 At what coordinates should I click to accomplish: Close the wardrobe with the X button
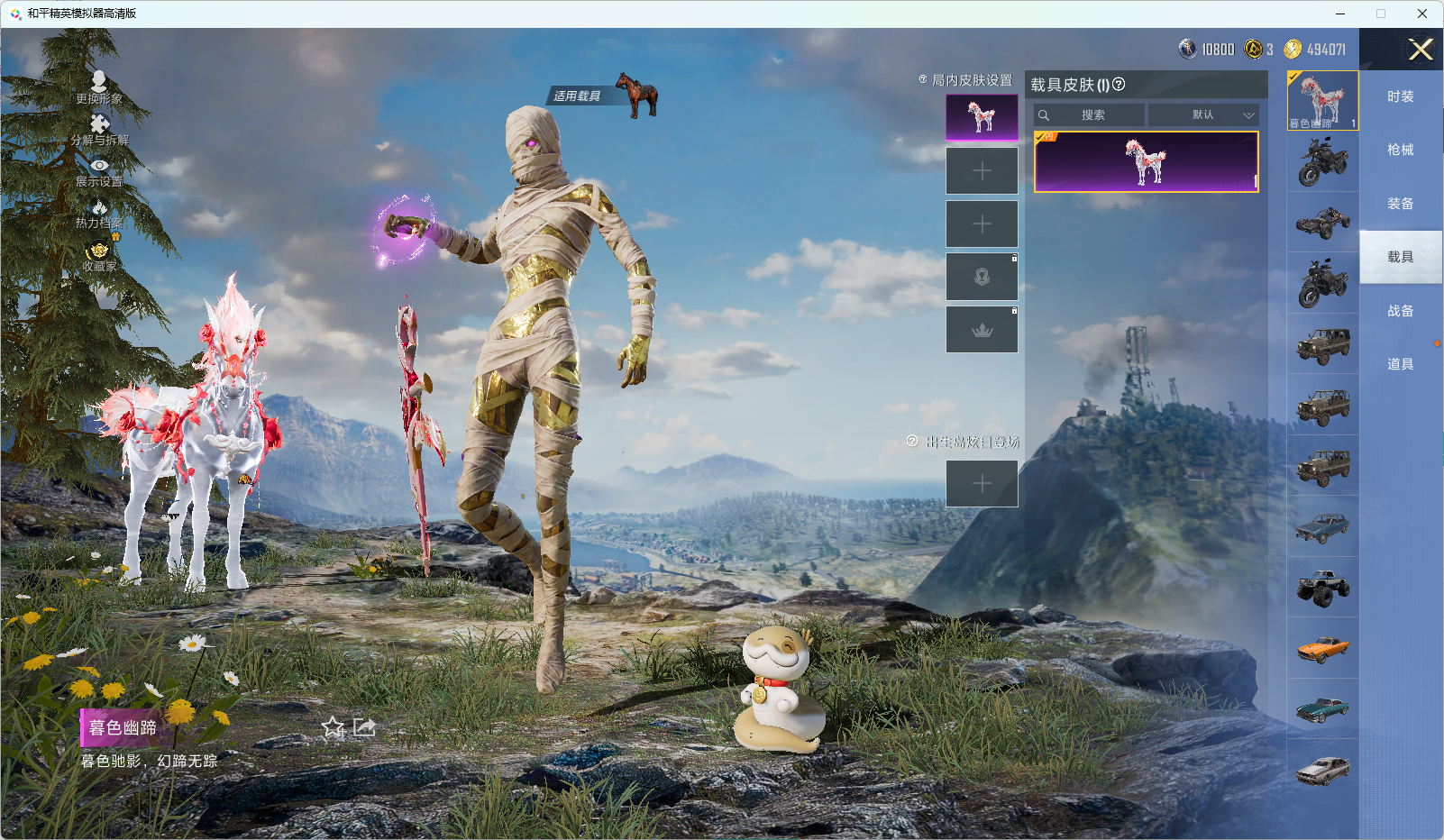click(1421, 50)
